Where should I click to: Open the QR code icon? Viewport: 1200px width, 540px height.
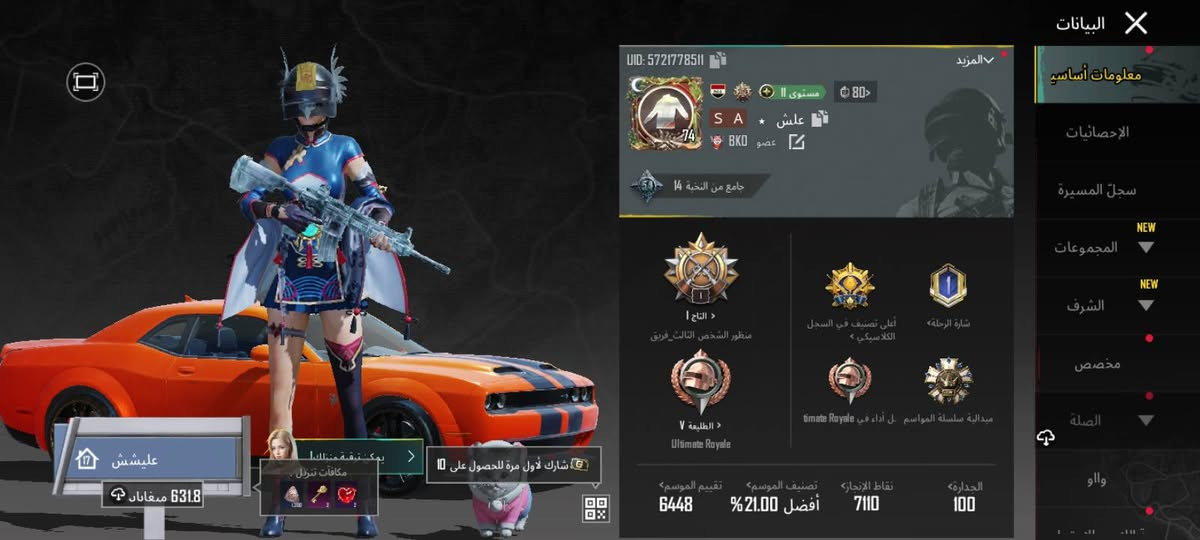click(x=596, y=509)
